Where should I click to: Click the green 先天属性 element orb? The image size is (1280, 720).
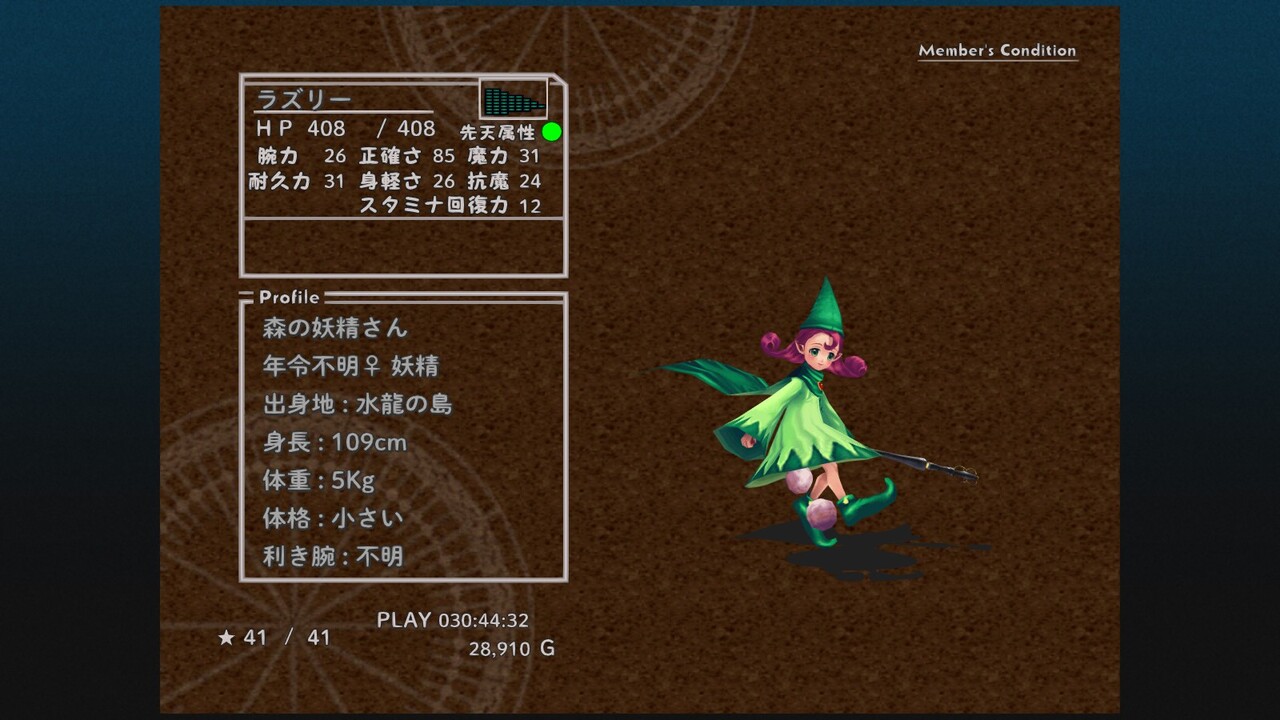pos(552,132)
